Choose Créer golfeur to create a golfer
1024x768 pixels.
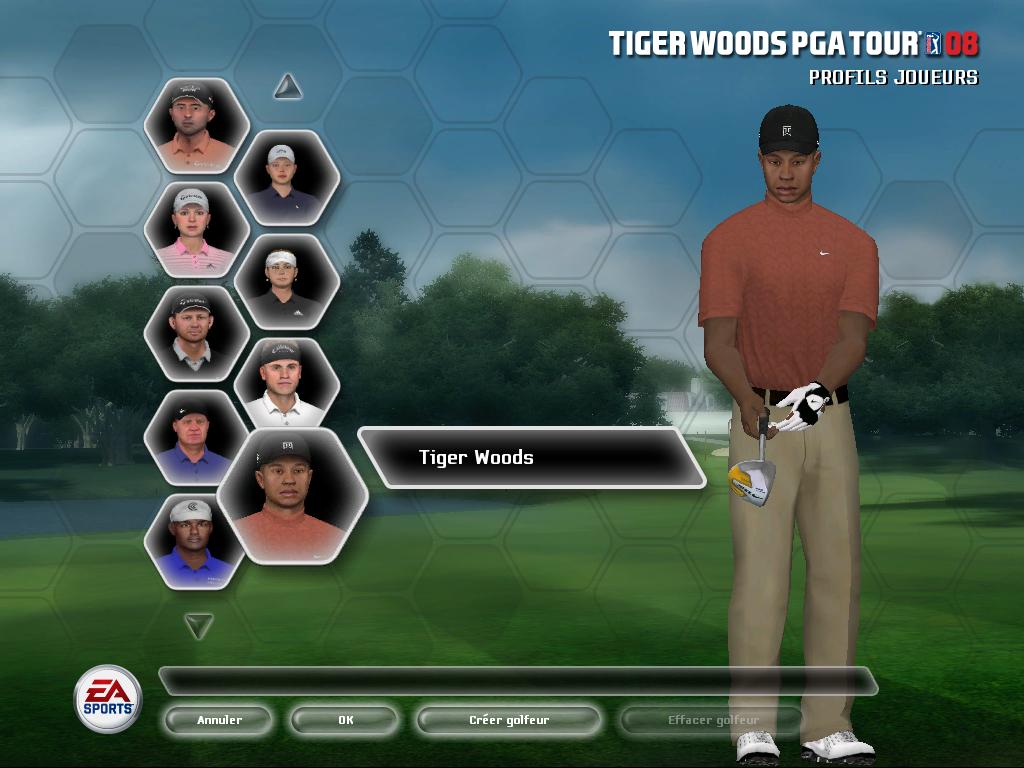509,720
